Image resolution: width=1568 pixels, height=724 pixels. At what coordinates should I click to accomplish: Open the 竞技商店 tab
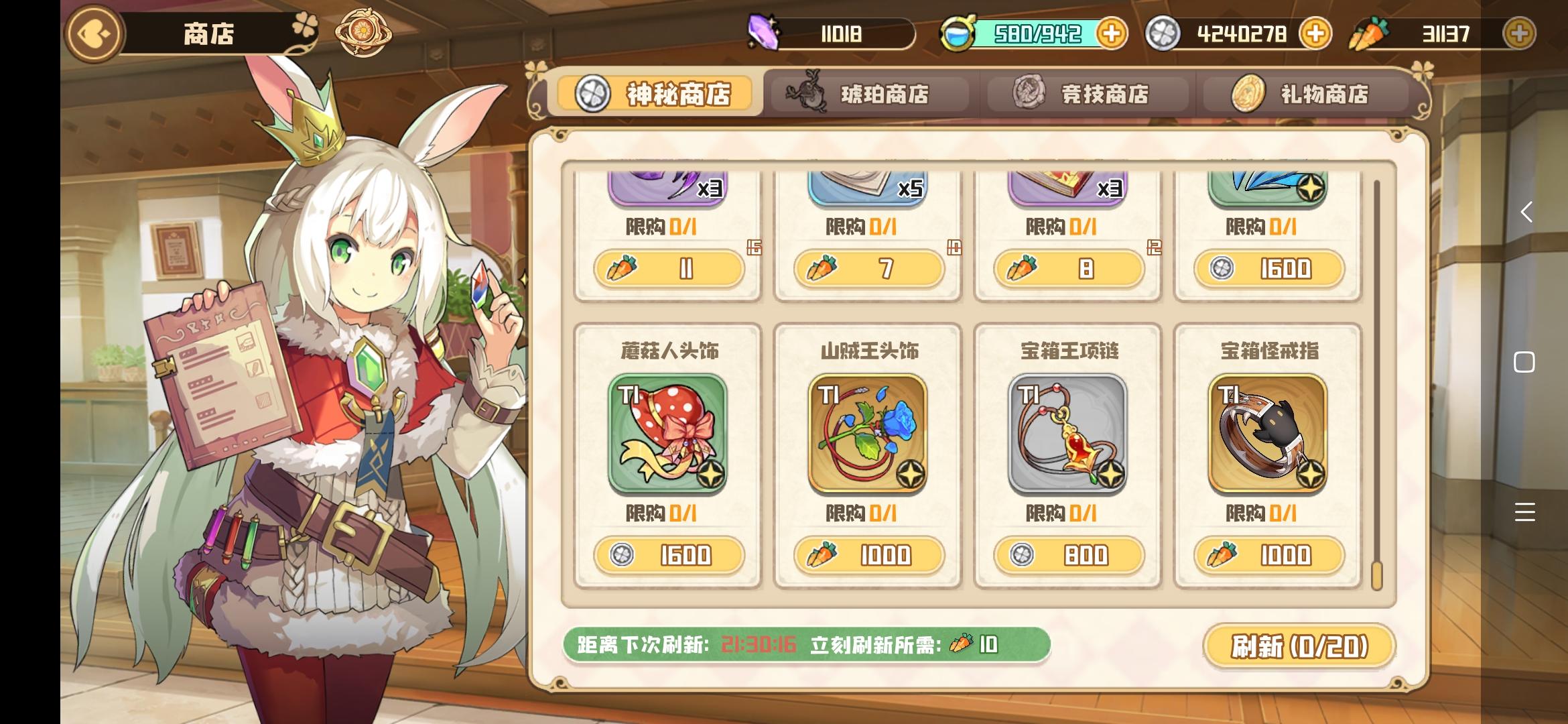click(x=1087, y=95)
